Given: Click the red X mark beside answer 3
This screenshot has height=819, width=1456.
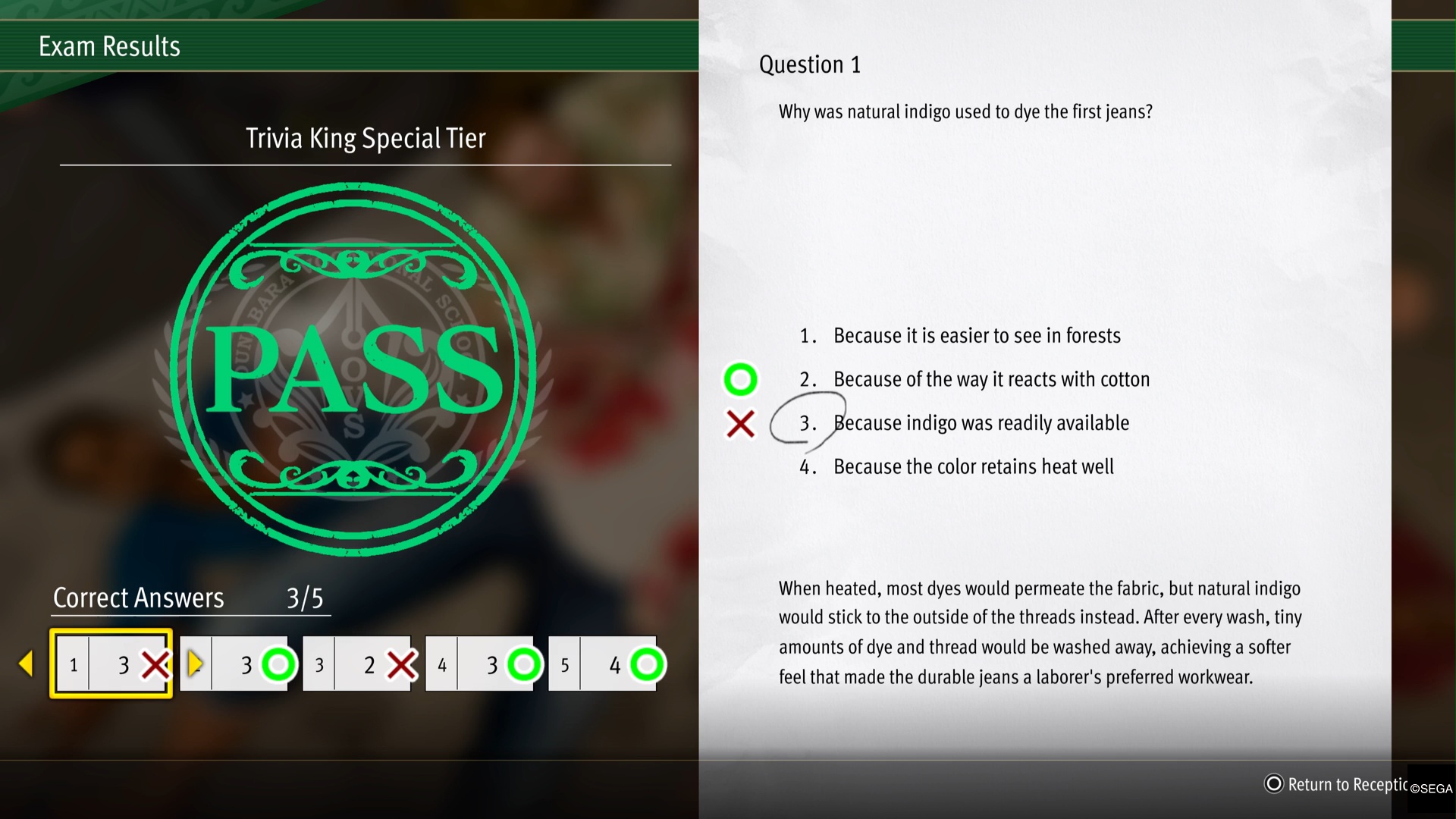Looking at the screenshot, I should [x=741, y=425].
